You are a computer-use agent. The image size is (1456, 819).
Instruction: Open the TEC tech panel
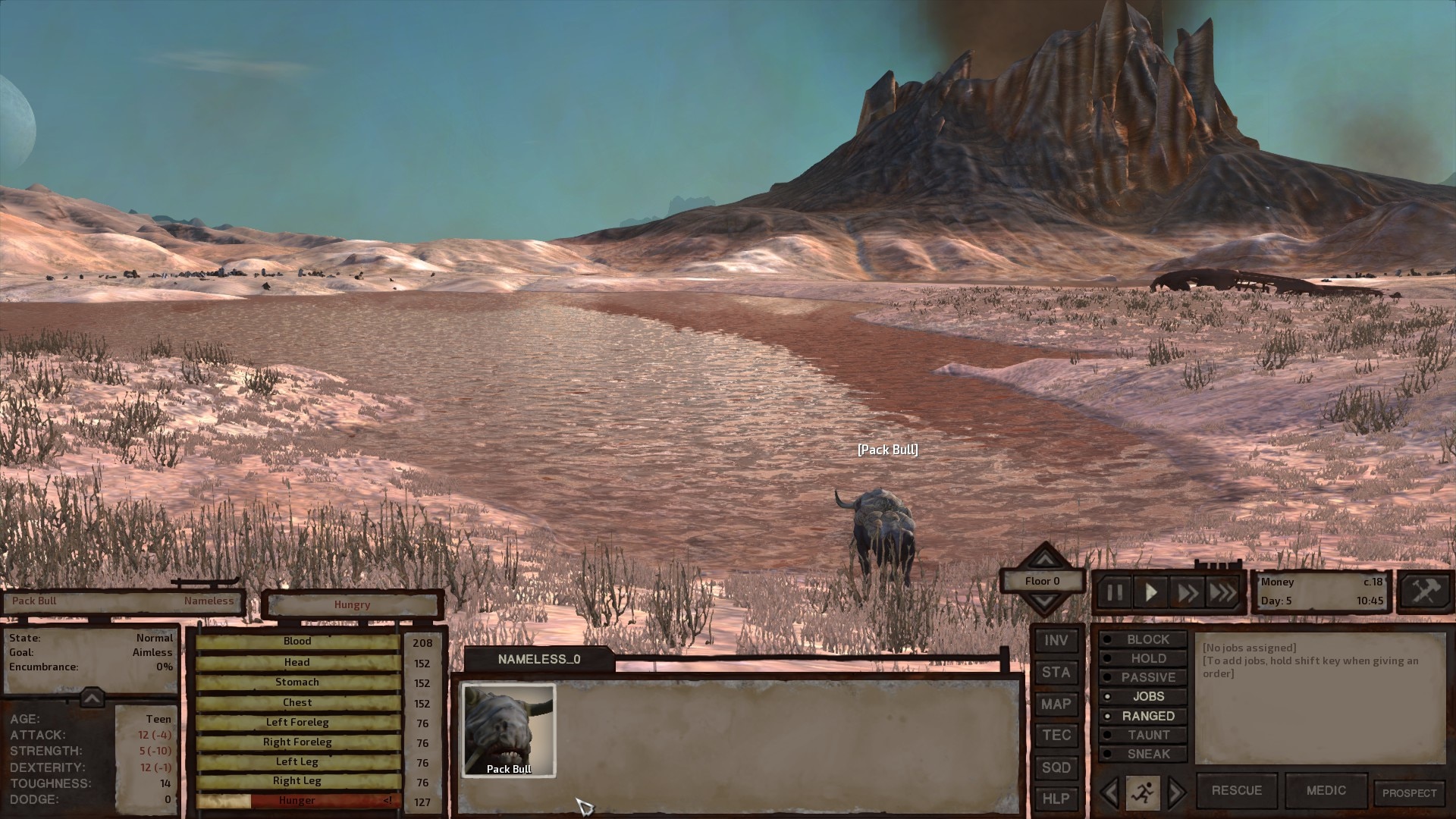[x=1056, y=736]
